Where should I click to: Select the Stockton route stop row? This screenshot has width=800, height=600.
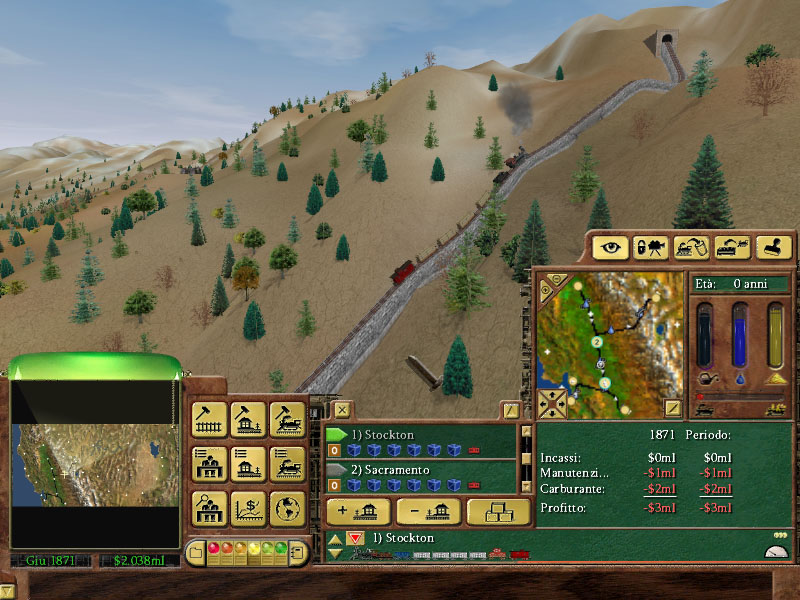(420, 435)
